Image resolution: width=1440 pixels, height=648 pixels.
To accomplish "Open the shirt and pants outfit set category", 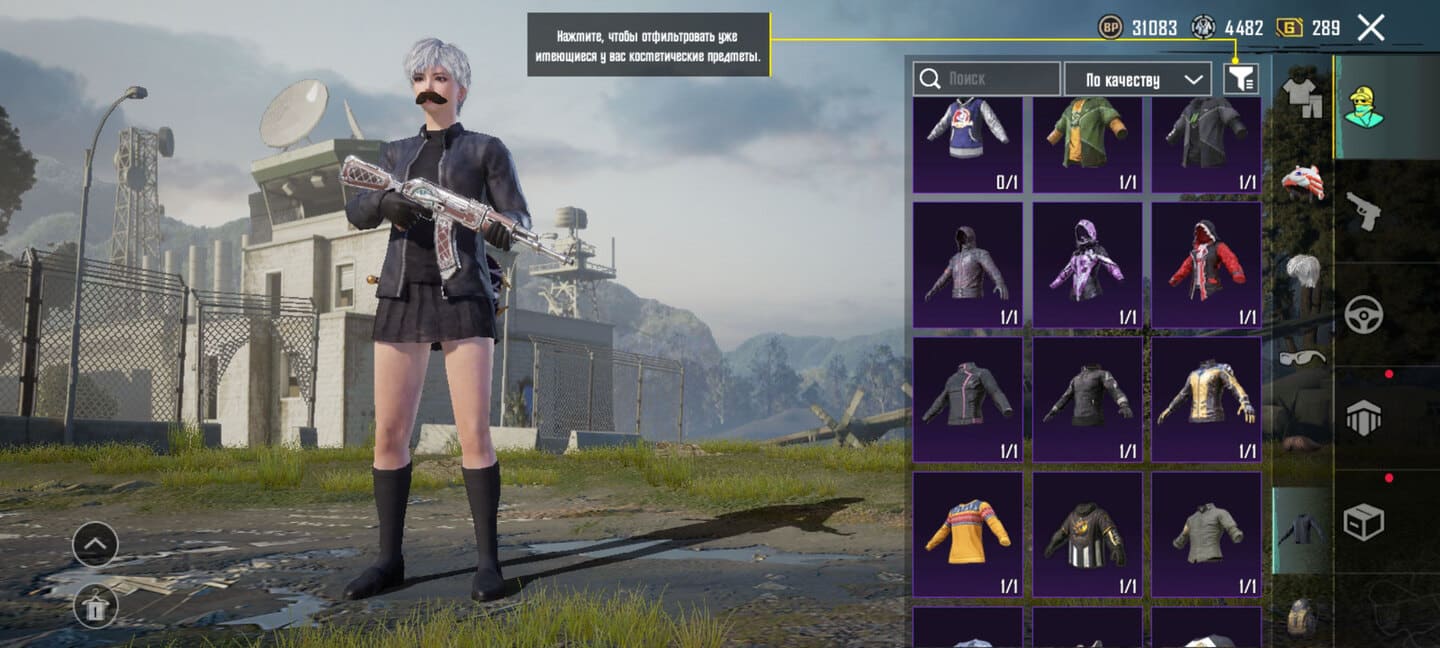I will click(x=1302, y=97).
